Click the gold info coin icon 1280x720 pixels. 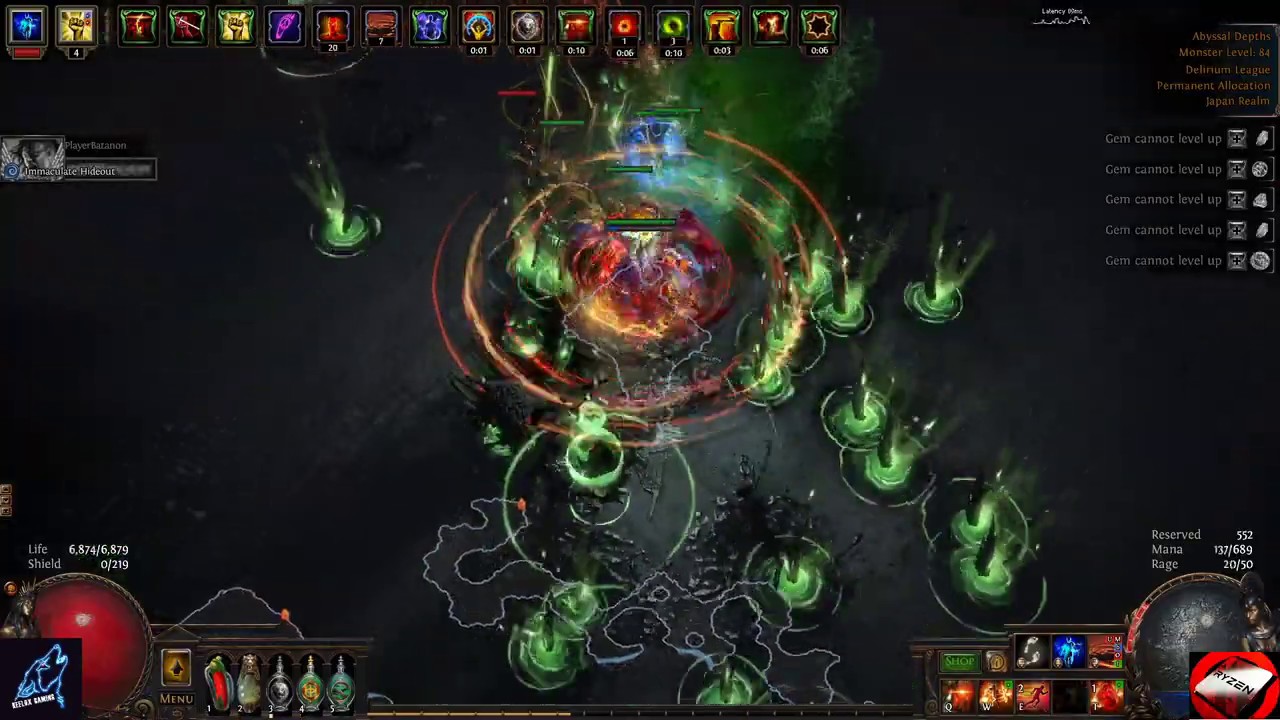coord(996,661)
